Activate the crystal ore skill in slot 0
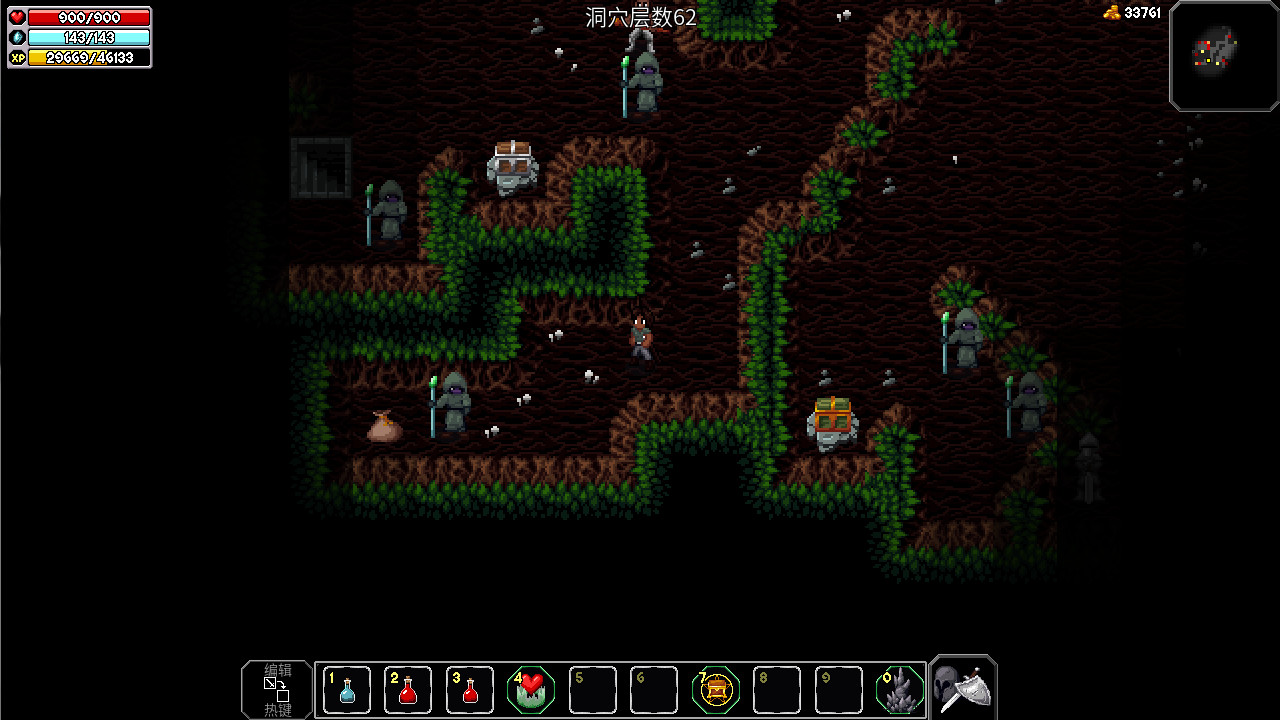The image size is (1280, 720). [x=899, y=689]
